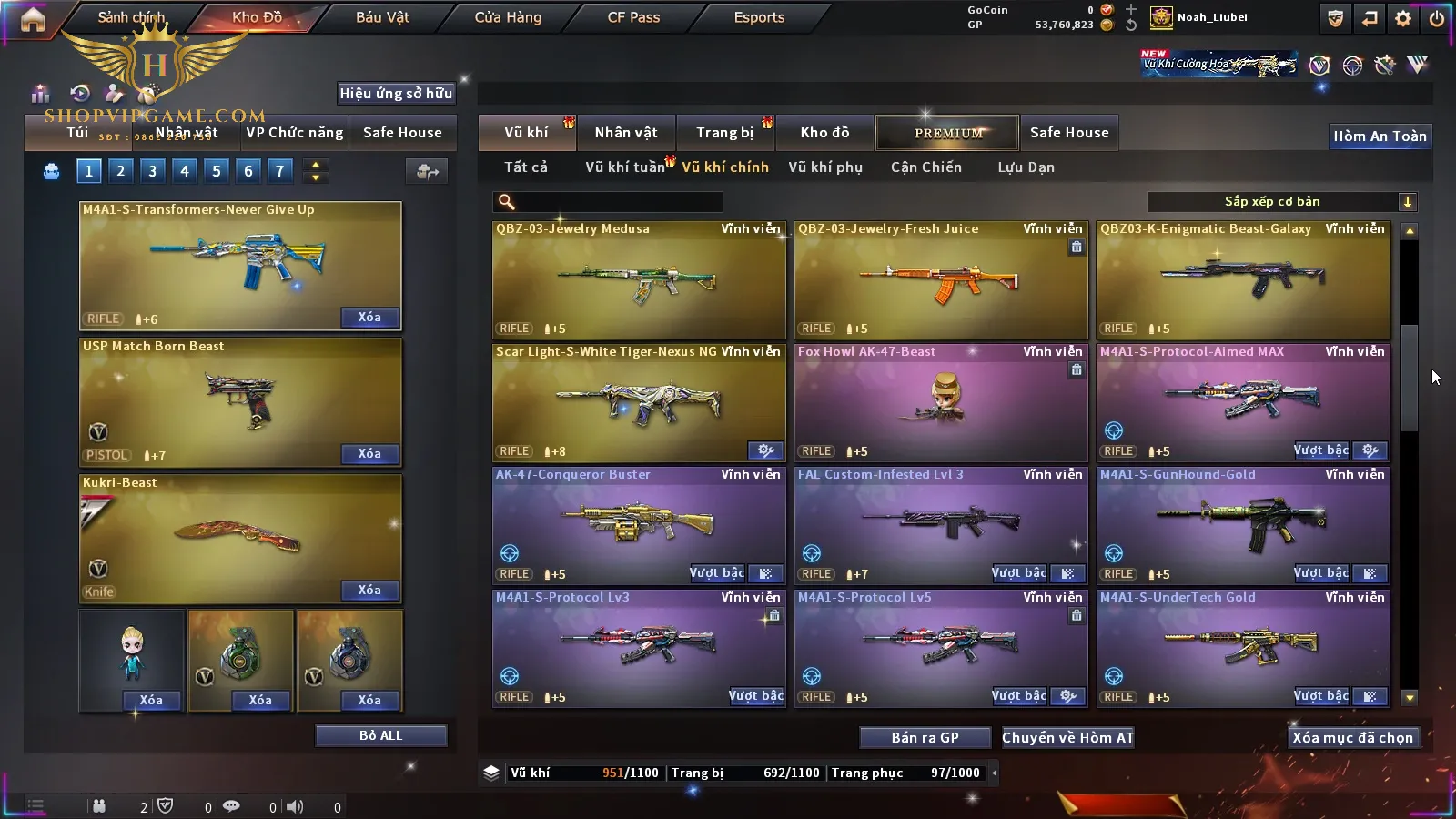The height and width of the screenshot is (819, 1456).
Task: Open settings with the gear icon
Action: [x=1403, y=18]
